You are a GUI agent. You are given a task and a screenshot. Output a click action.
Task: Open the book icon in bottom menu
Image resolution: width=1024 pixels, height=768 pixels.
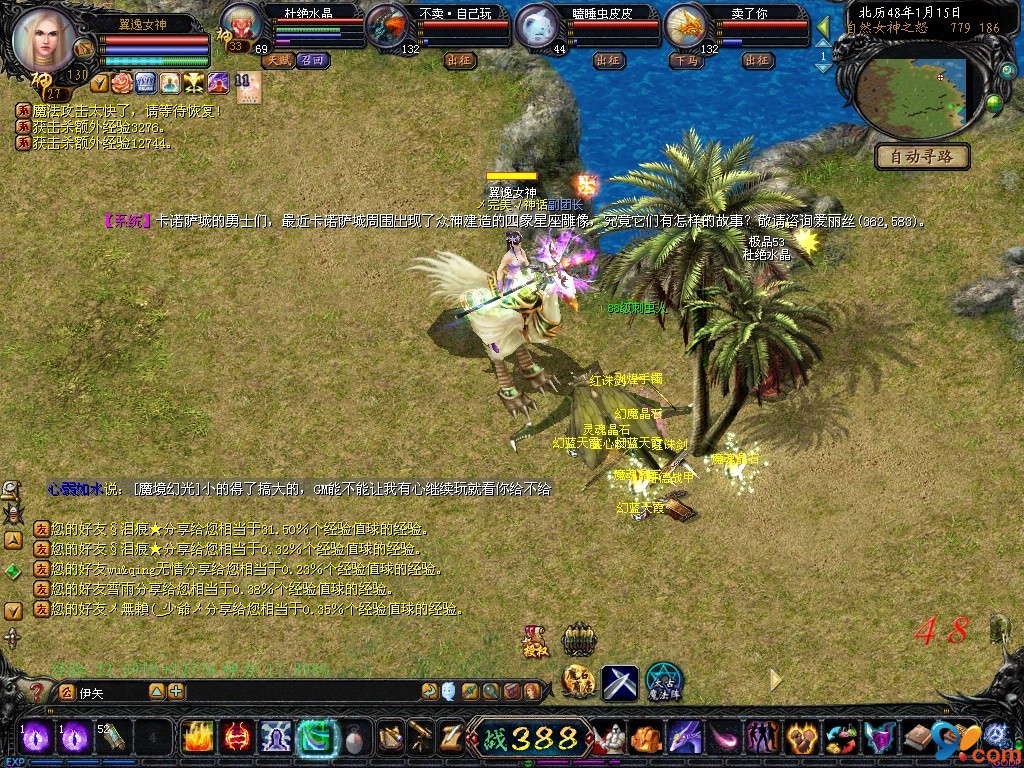coord(918,738)
